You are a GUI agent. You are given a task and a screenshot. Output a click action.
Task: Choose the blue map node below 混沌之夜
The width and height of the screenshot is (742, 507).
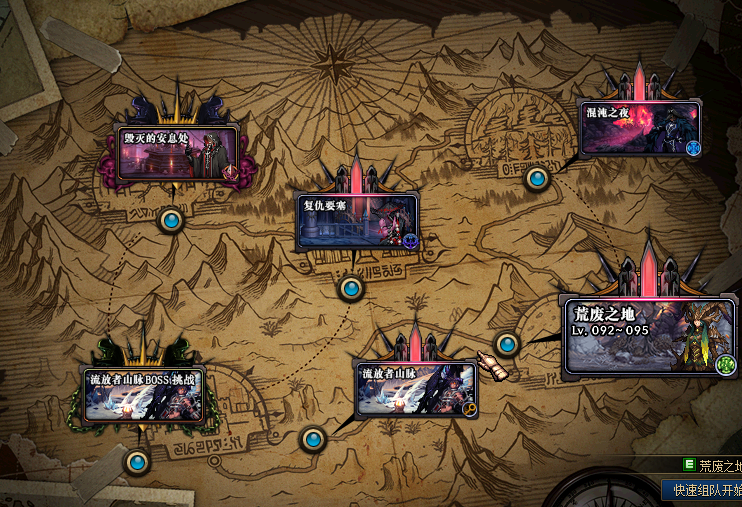pos(538,179)
